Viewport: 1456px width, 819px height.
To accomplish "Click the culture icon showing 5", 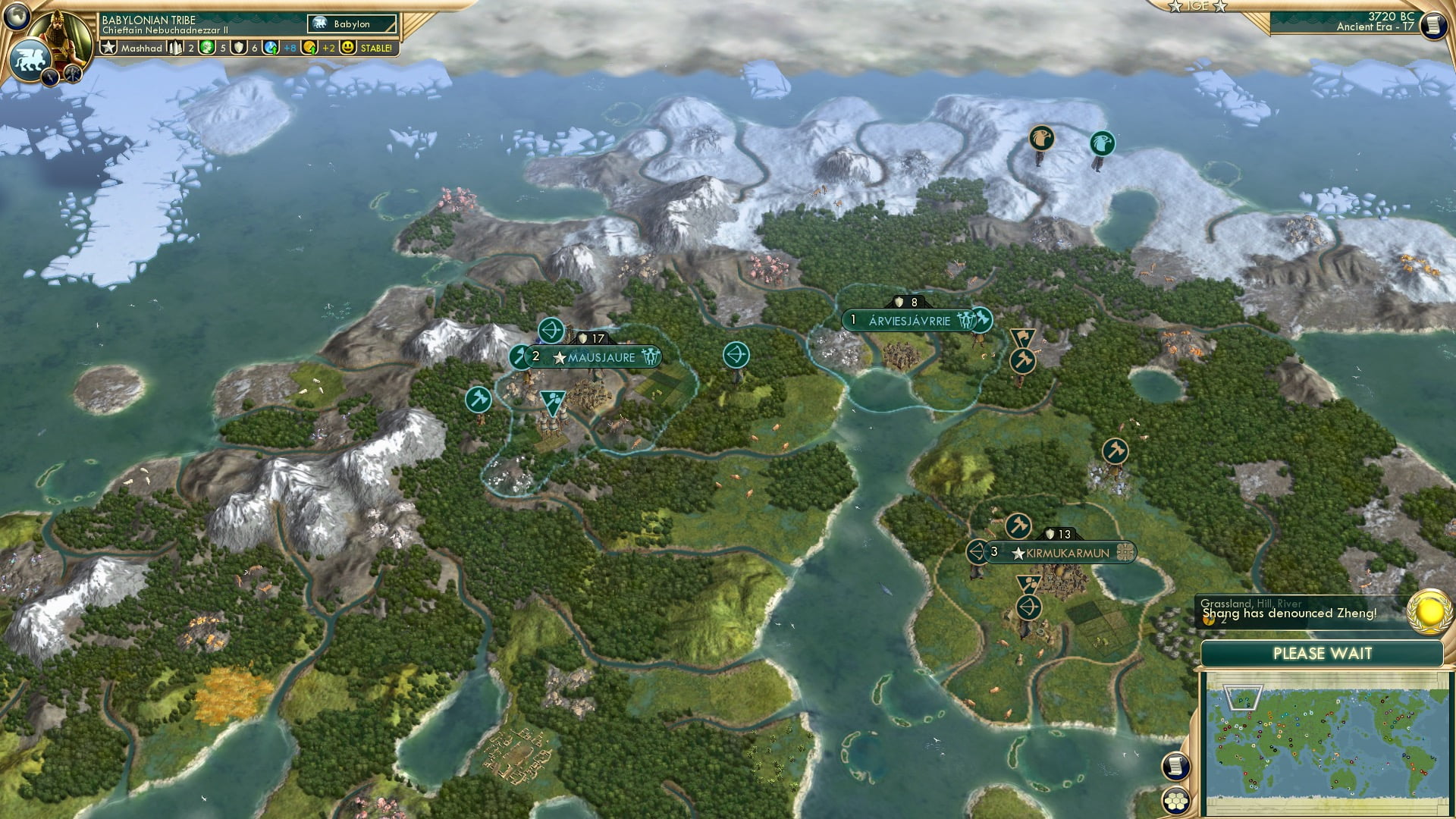I will pyautogui.click(x=209, y=47).
